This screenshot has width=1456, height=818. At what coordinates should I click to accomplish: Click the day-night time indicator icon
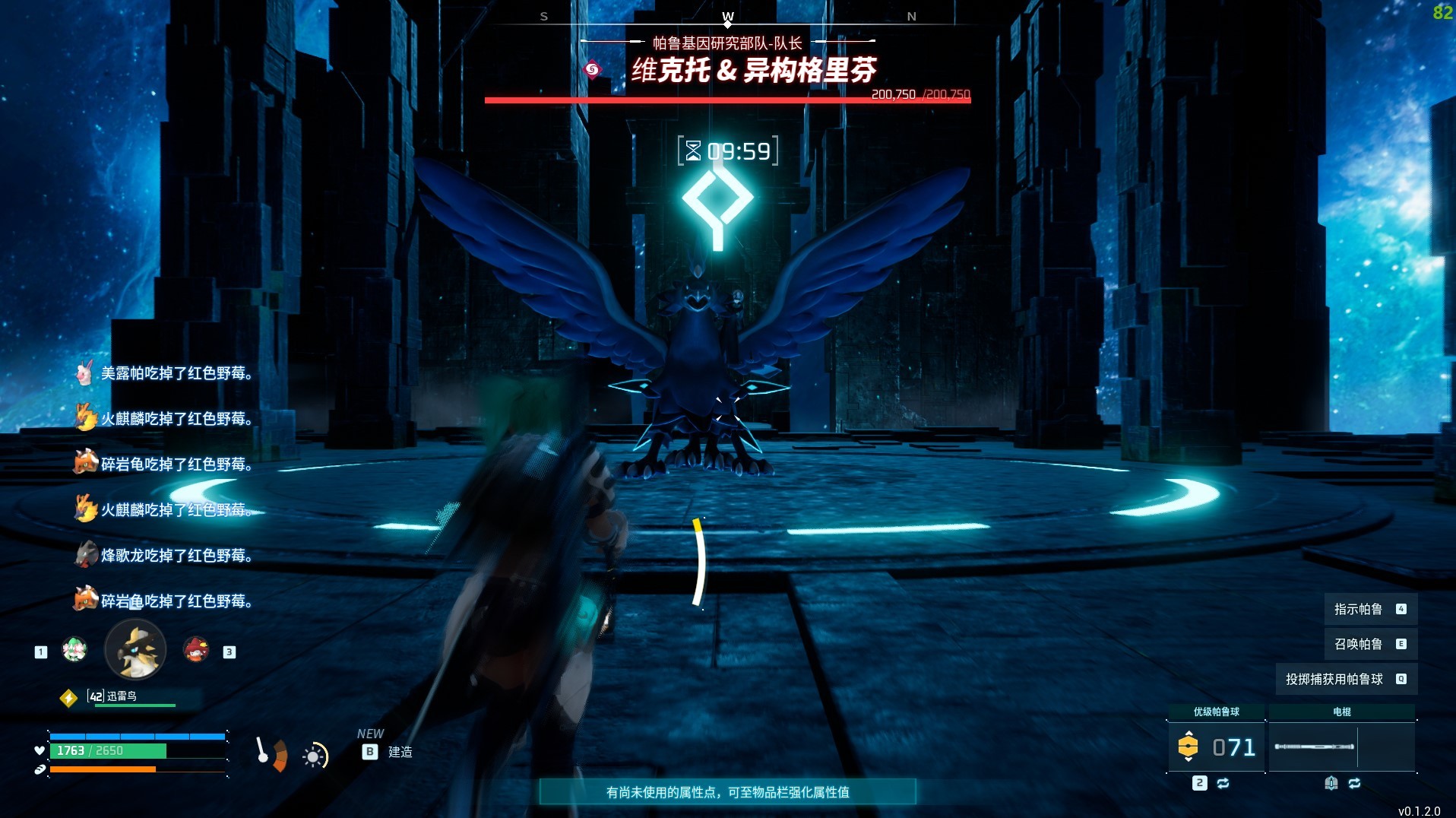pos(315,756)
